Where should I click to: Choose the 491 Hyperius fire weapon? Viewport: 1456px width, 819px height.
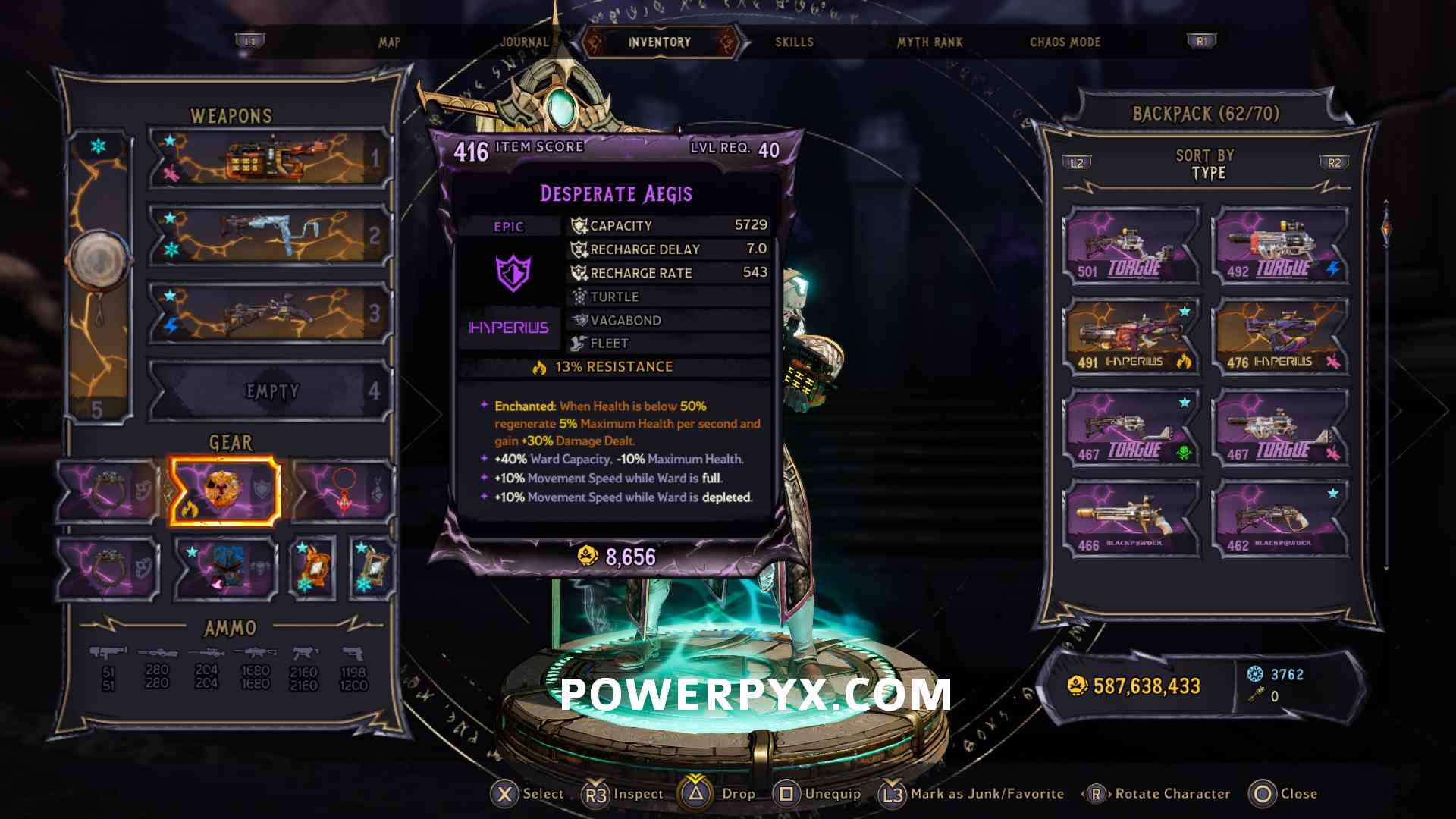(x=1131, y=337)
